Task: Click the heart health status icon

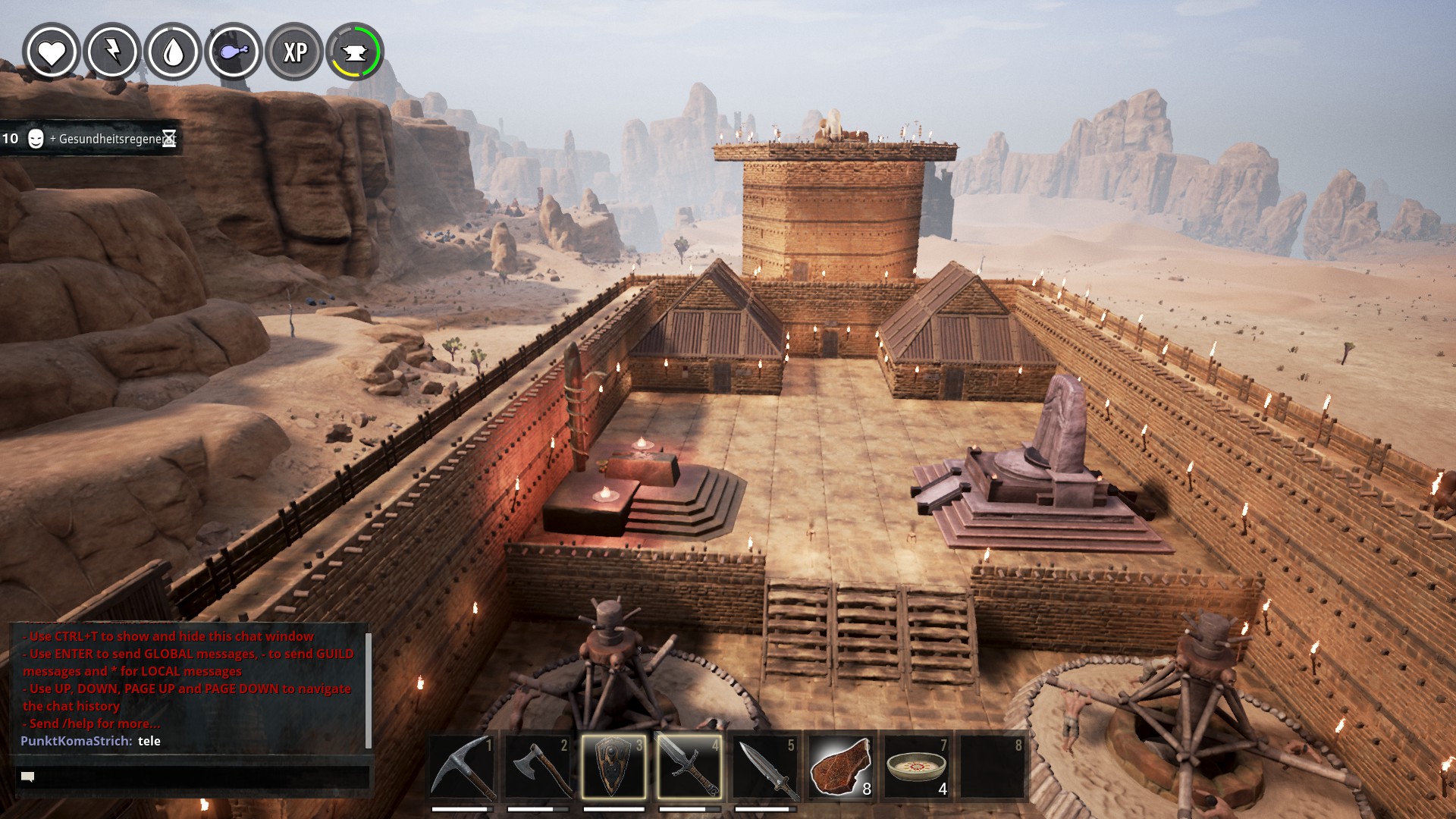Action: coord(52,52)
